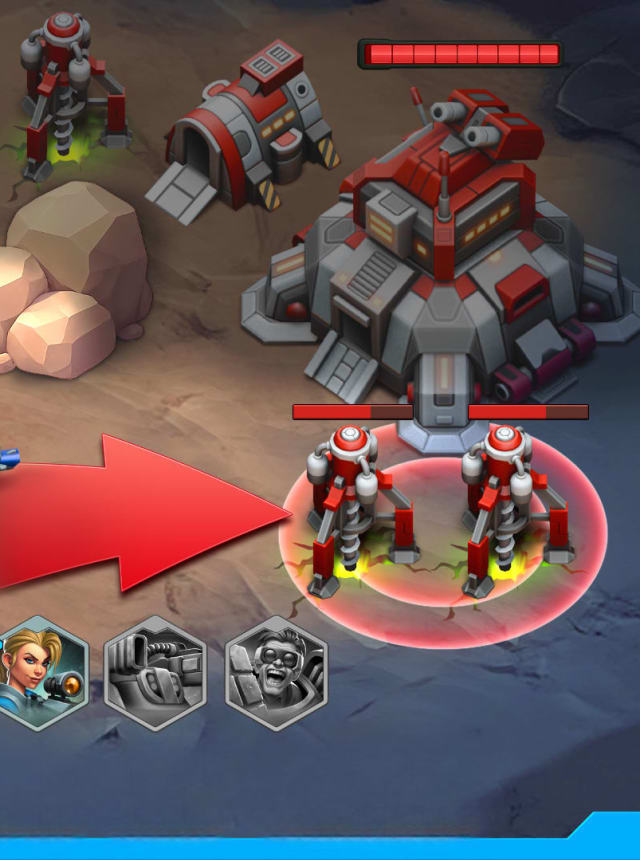Choose the greyed-out gun turret unit icon
Screen dimensions: 640x860
(x=155, y=673)
